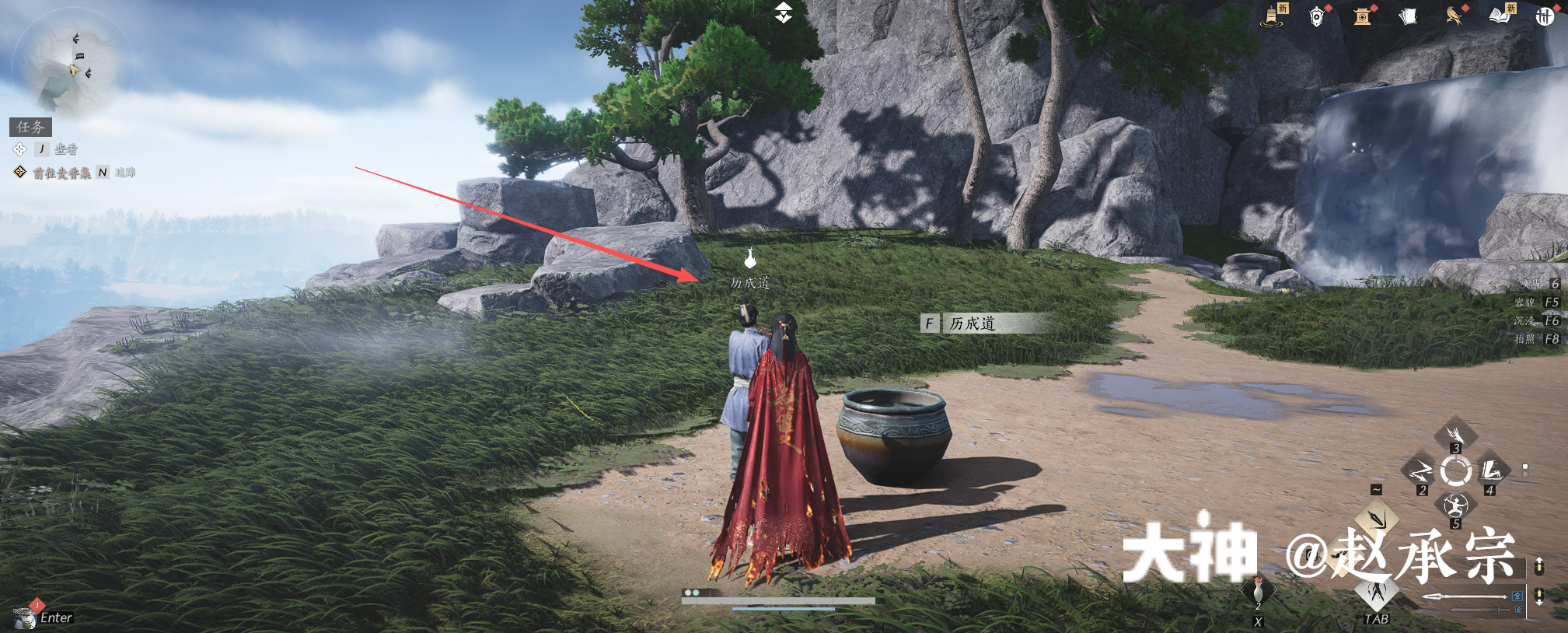
Task: Activate the kick skill in slot 4
Action: point(1491,471)
